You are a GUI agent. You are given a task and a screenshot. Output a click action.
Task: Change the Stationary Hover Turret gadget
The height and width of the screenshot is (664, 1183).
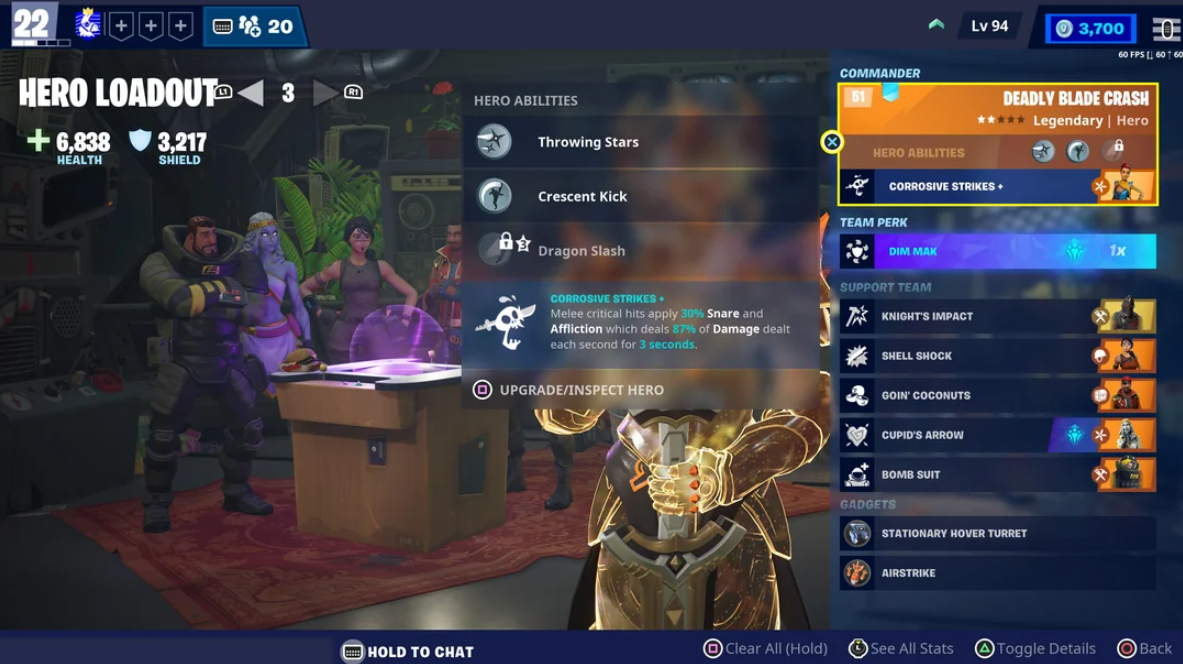pyautogui.click(x=998, y=534)
